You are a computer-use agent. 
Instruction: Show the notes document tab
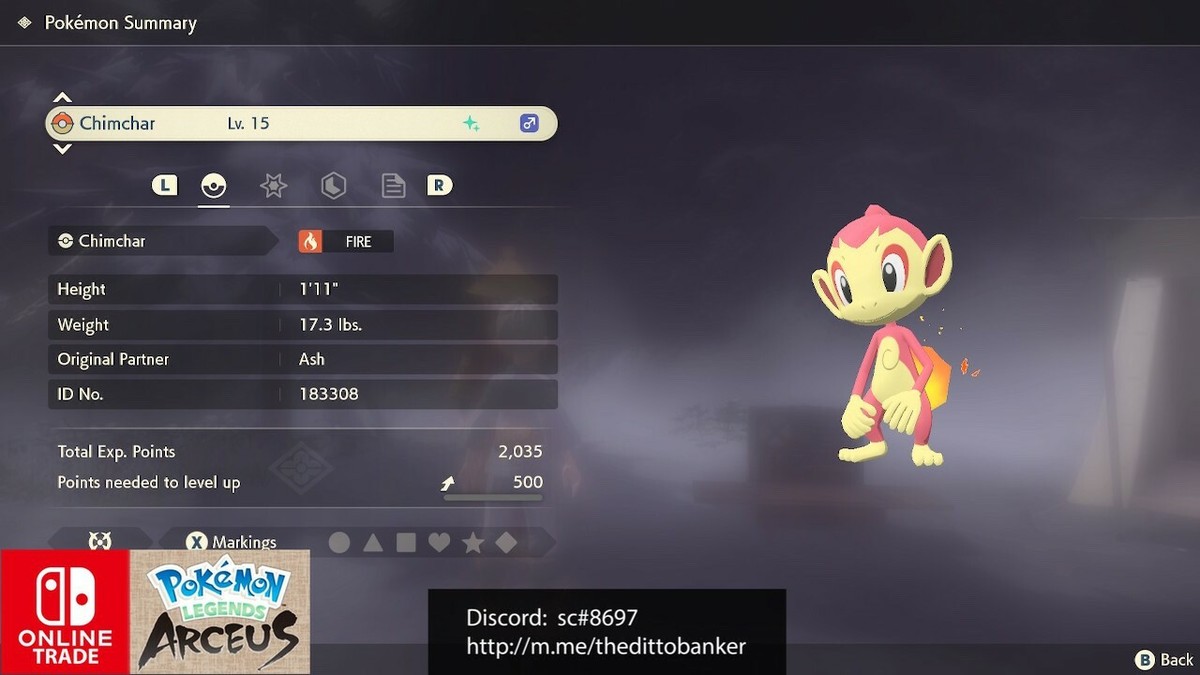click(393, 186)
